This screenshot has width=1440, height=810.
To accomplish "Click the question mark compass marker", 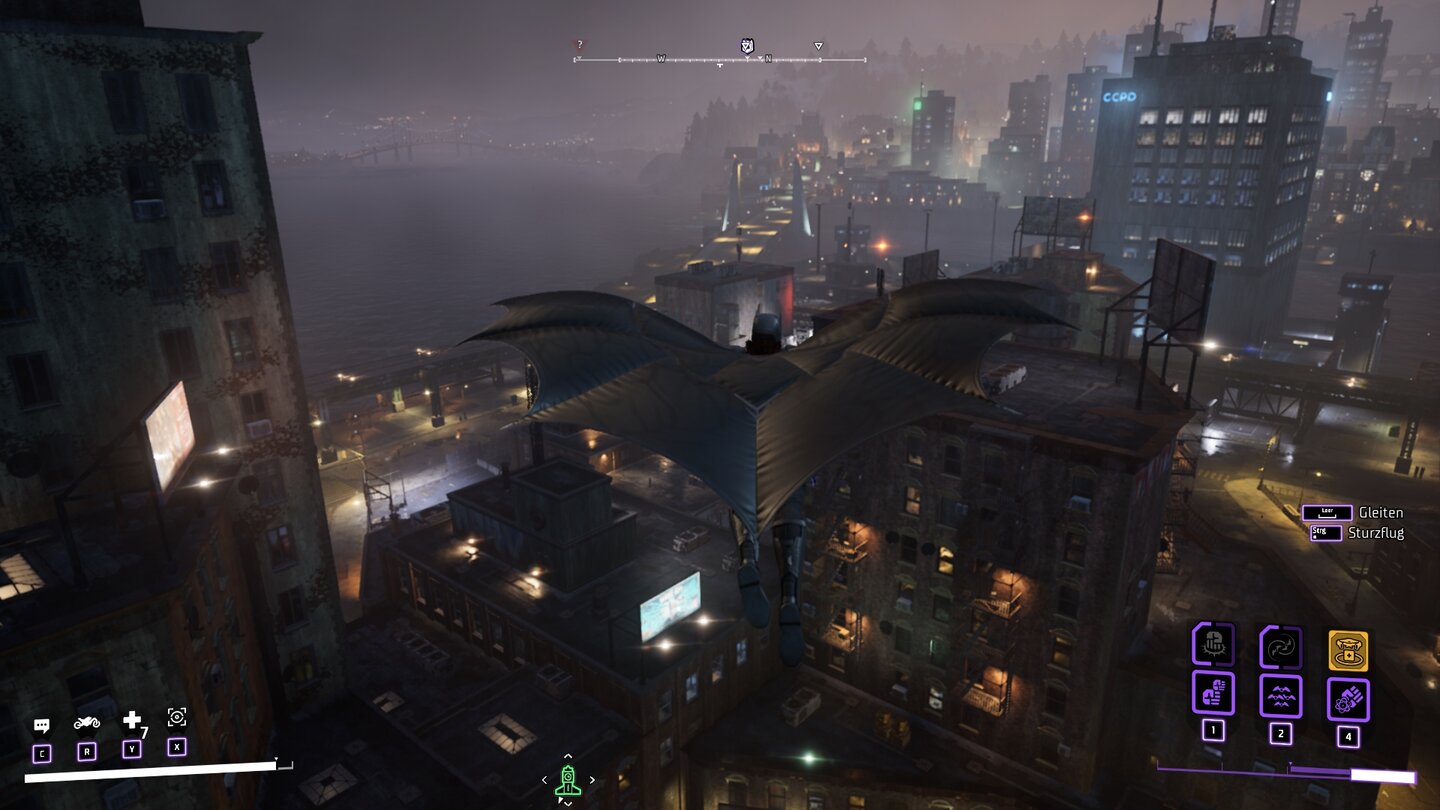I will [579, 45].
